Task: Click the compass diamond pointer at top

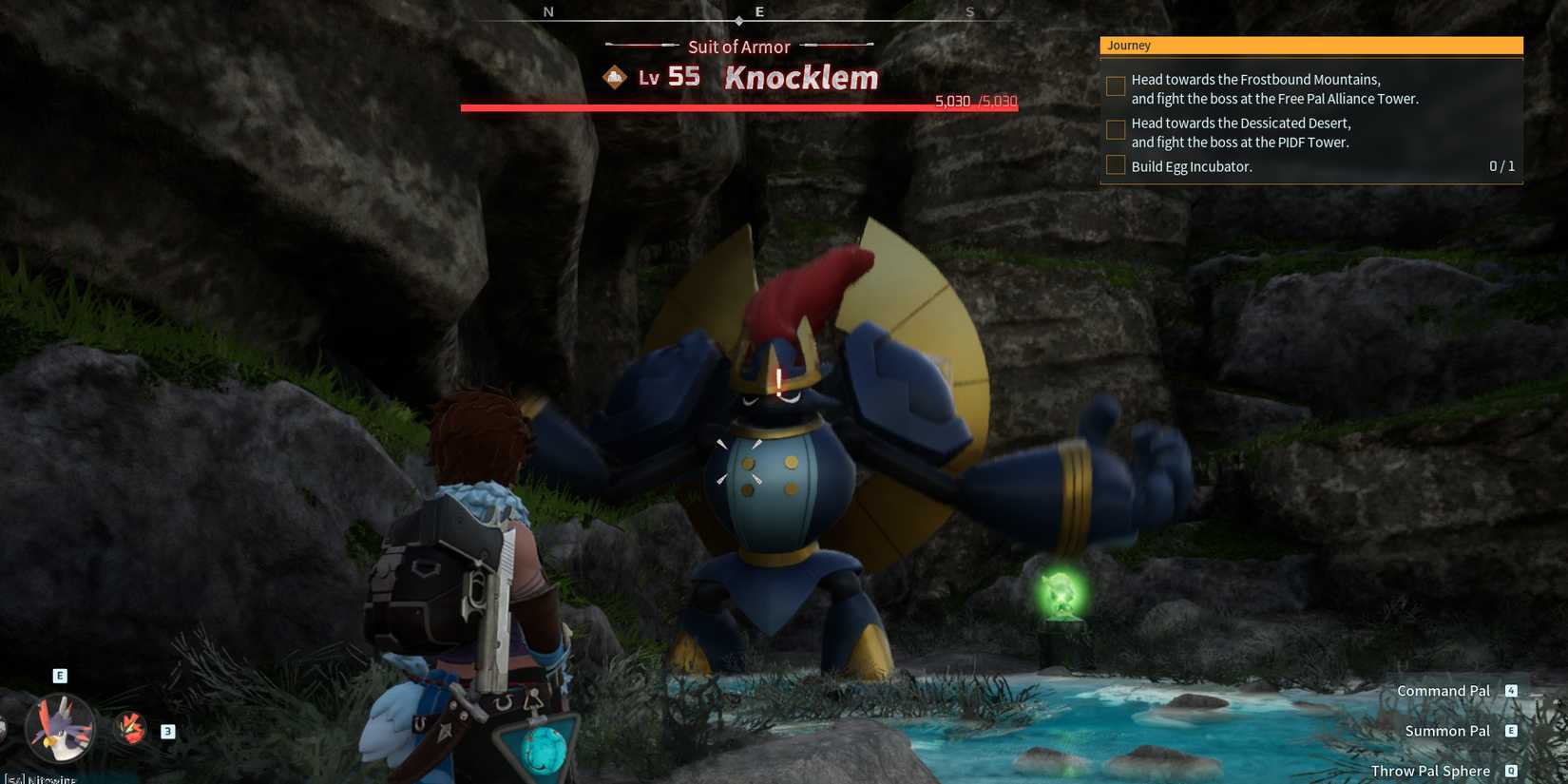Action: click(x=739, y=19)
